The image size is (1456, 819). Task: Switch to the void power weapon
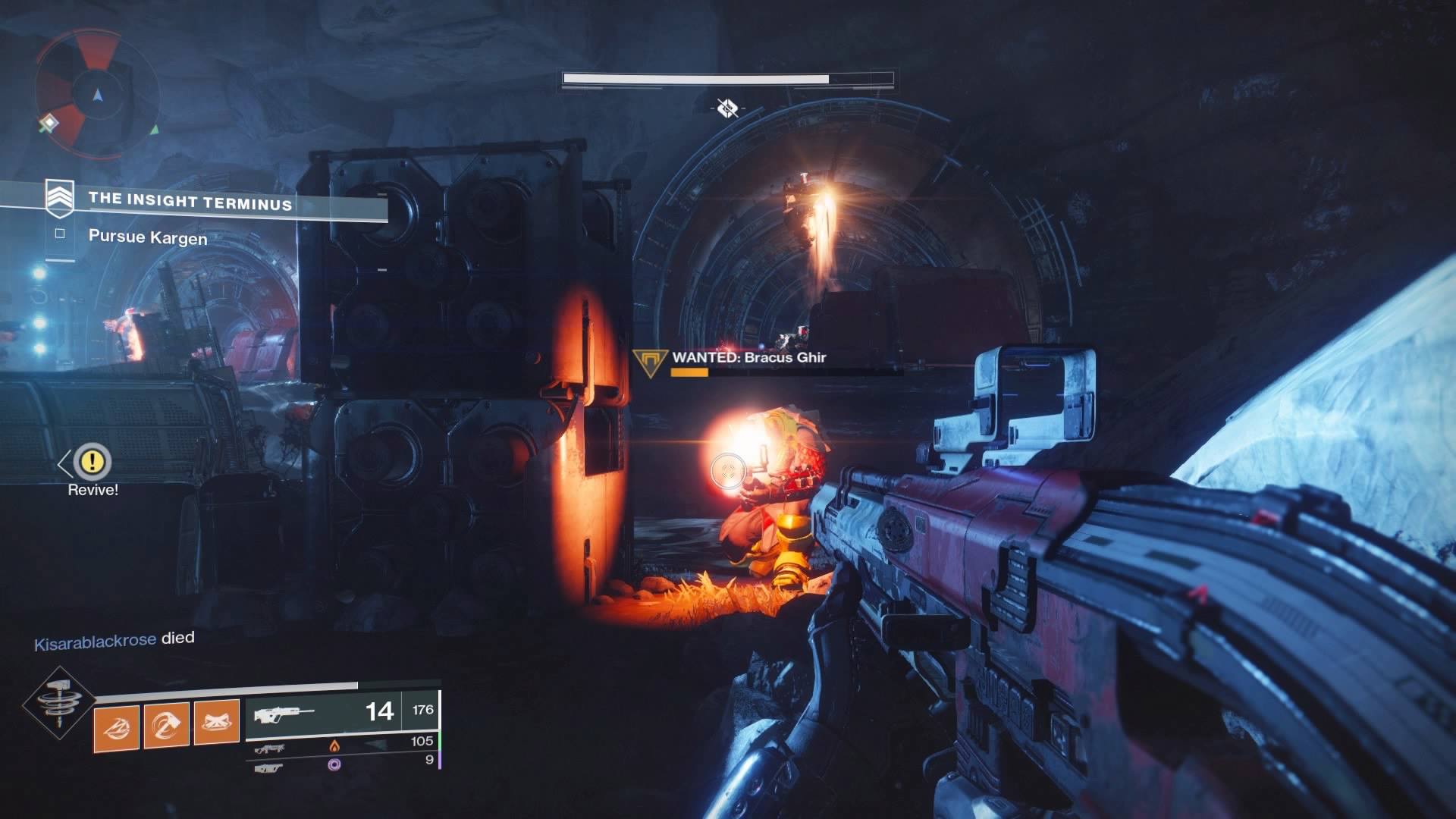[343, 764]
